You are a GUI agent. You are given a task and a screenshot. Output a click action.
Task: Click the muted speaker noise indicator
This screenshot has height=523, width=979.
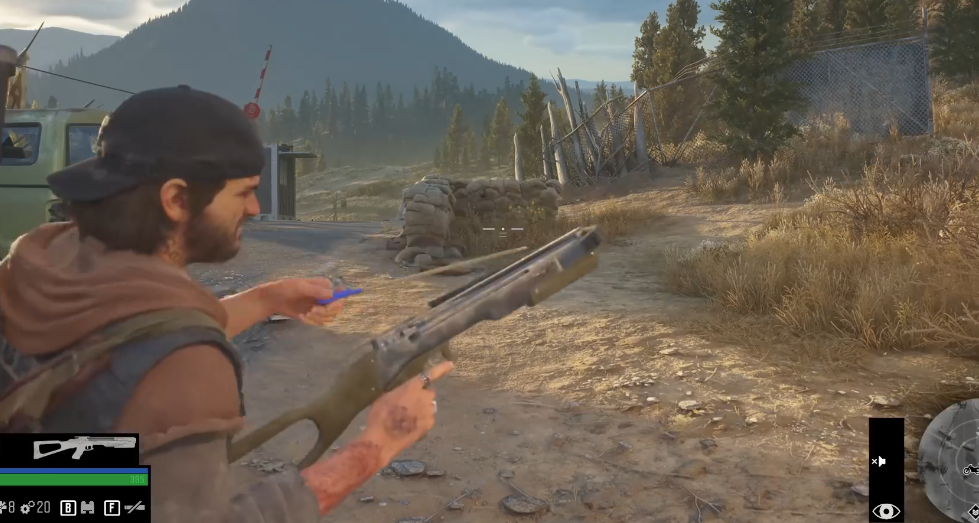(x=880, y=461)
